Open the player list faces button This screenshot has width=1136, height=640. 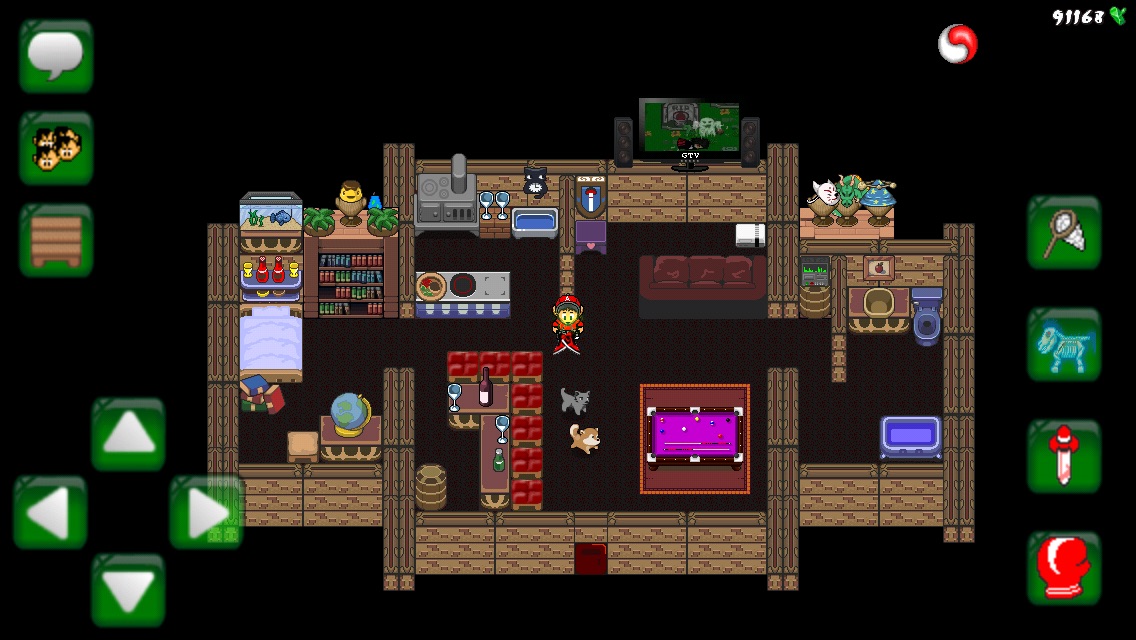pyautogui.click(x=56, y=148)
